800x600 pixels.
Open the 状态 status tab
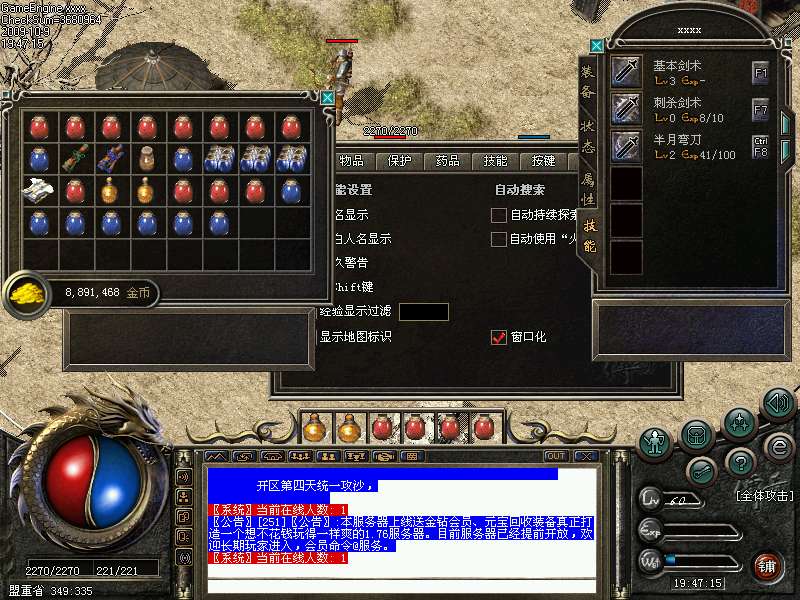pyautogui.click(x=589, y=135)
